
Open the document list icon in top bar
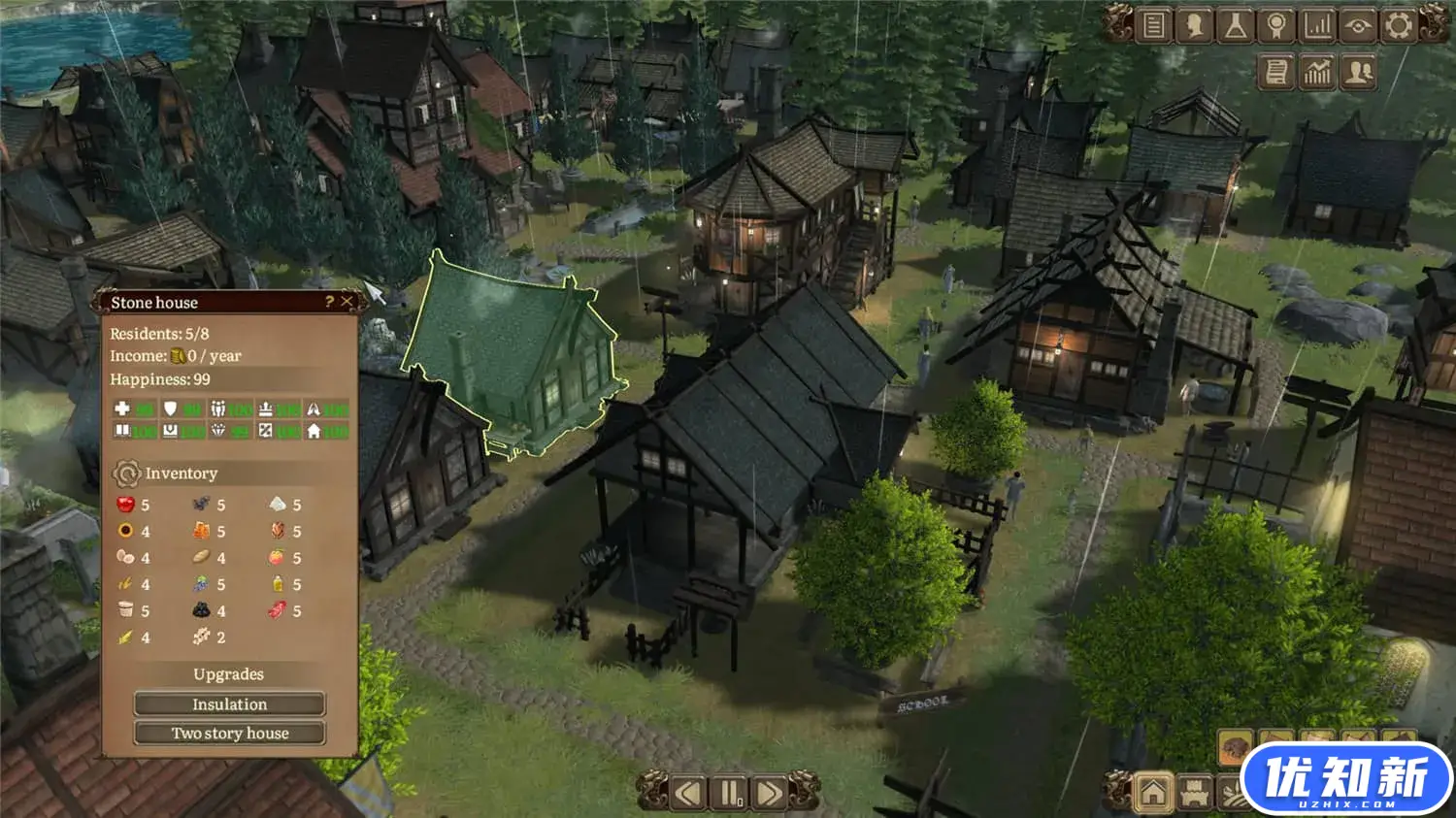1153,25
